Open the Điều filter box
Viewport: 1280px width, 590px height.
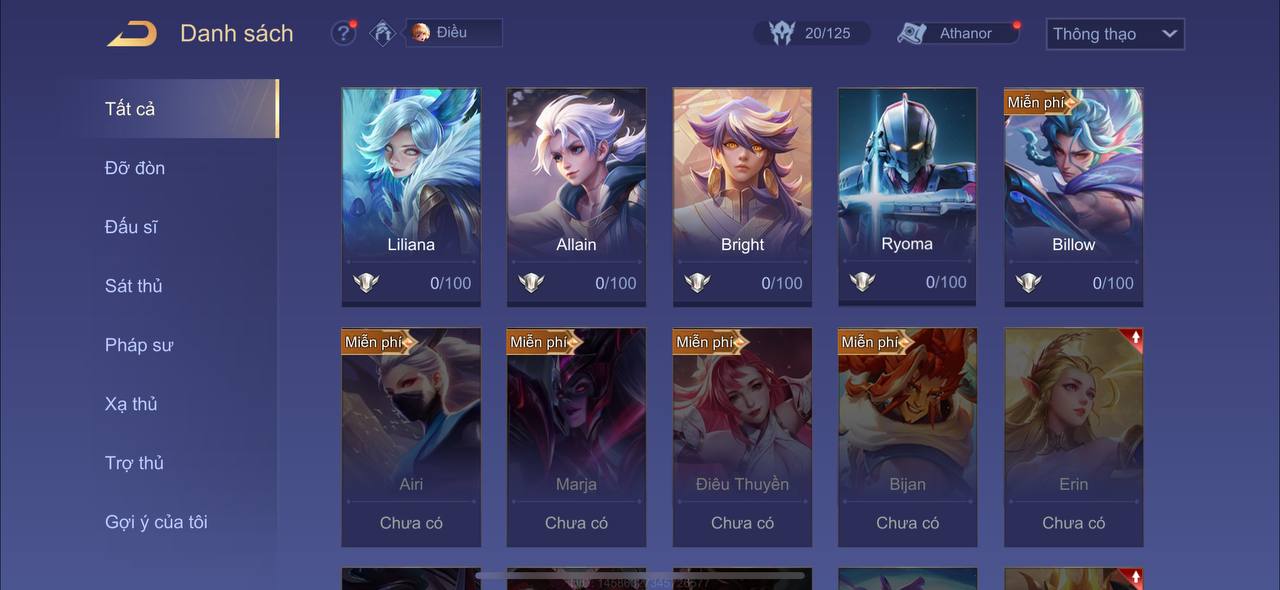(x=453, y=33)
